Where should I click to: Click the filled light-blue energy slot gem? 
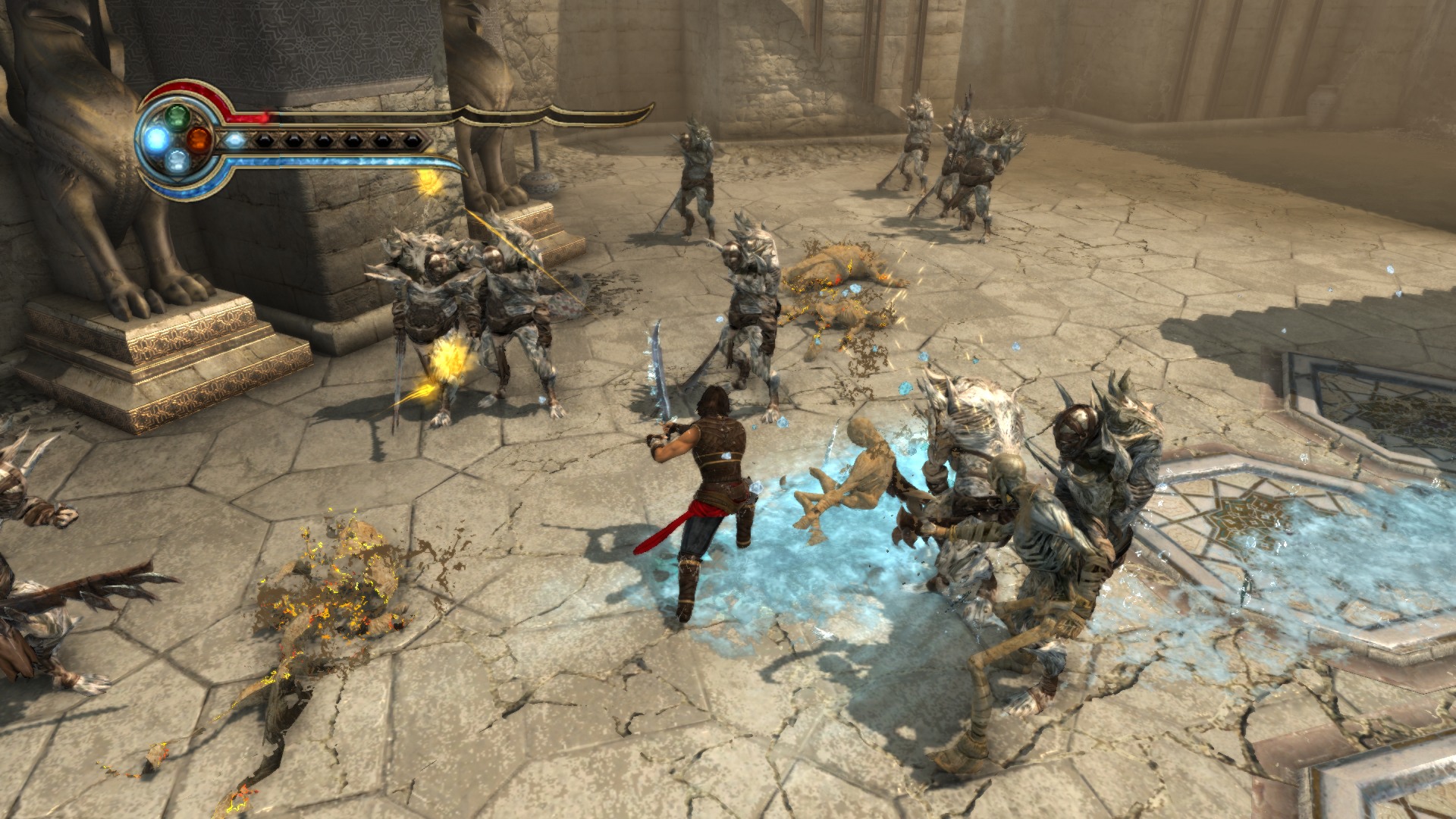235,140
